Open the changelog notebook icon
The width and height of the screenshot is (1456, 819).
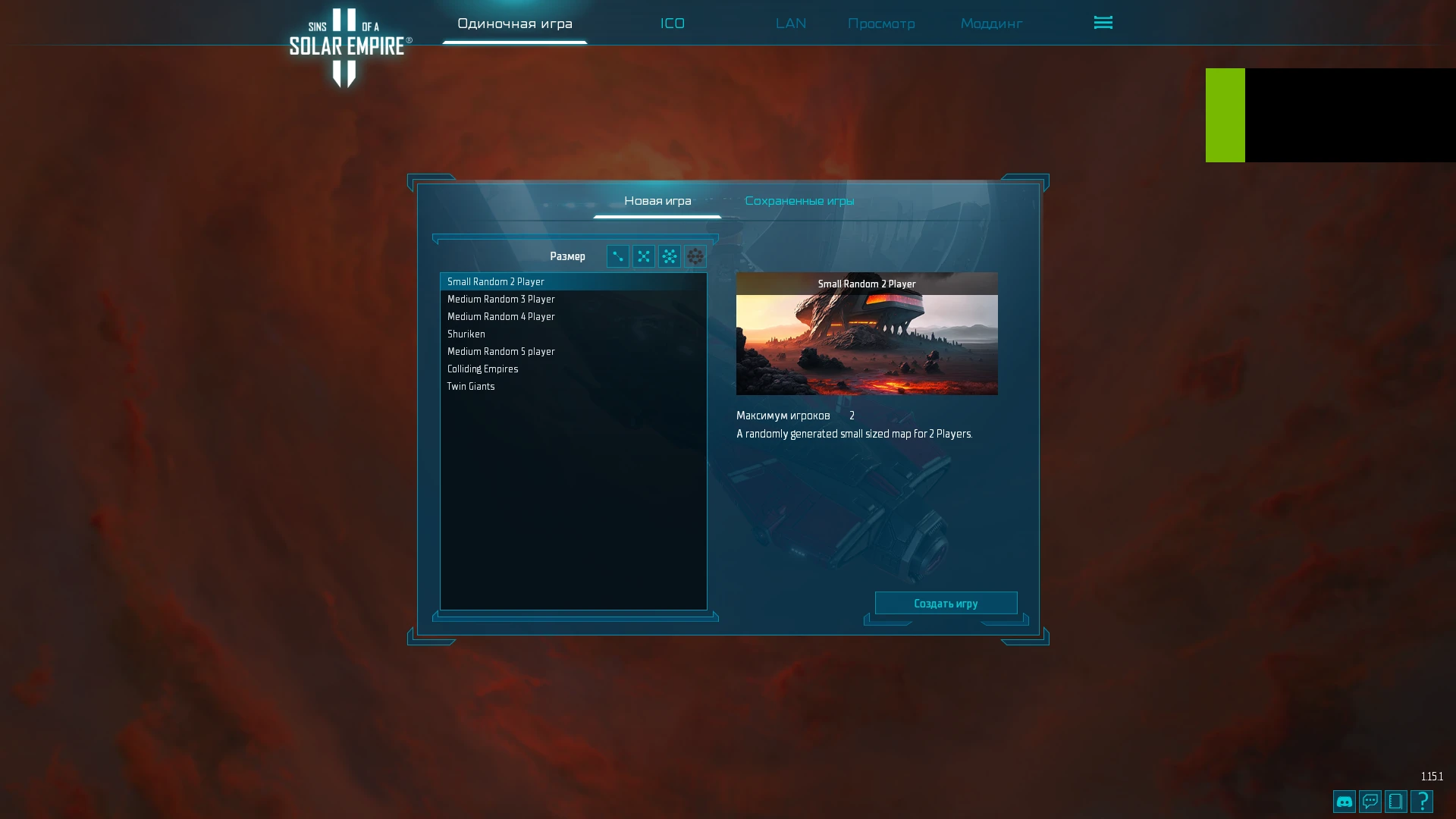click(x=1395, y=801)
